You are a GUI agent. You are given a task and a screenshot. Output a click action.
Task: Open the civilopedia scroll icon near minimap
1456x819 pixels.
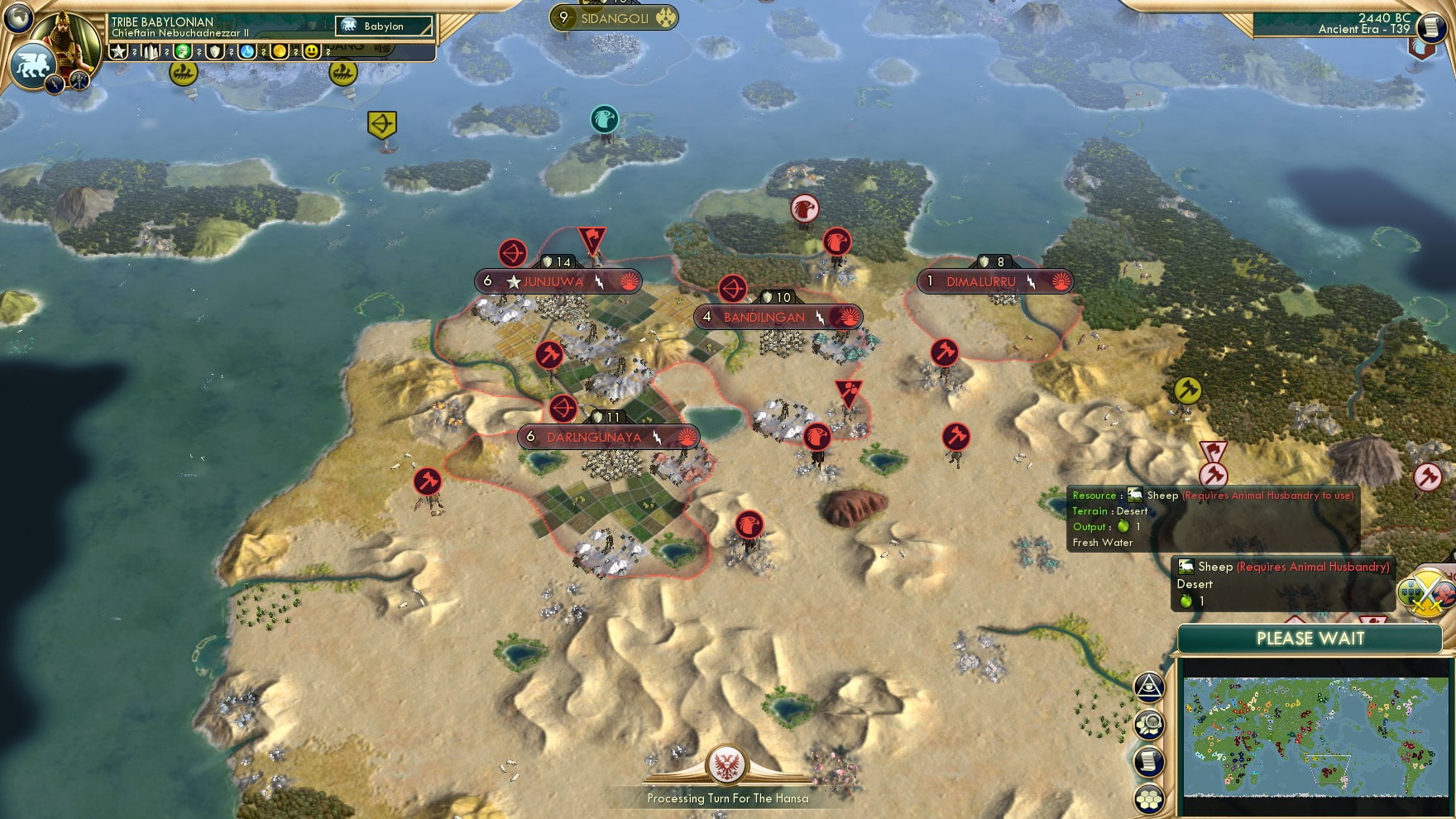1149,761
